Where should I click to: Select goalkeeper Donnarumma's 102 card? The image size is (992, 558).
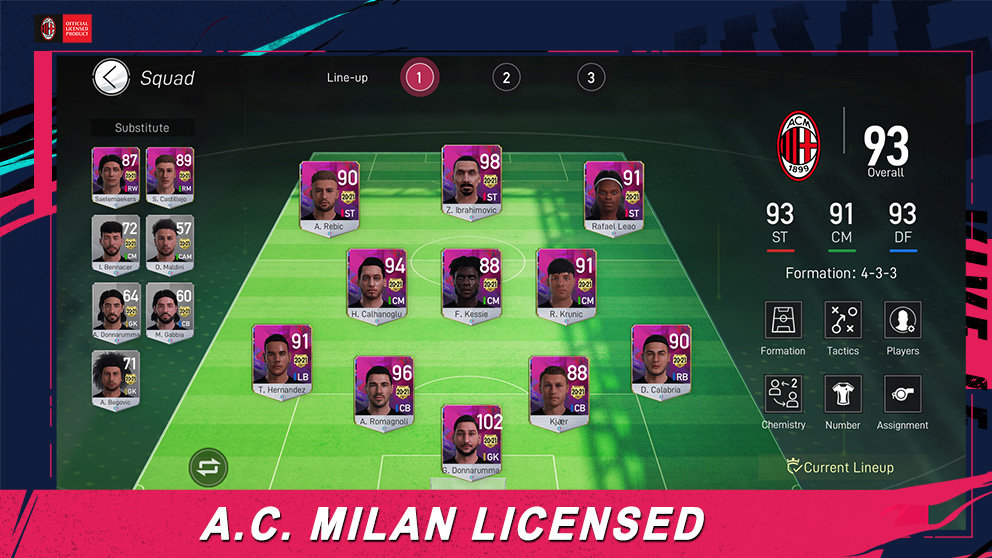pyautogui.click(x=472, y=436)
